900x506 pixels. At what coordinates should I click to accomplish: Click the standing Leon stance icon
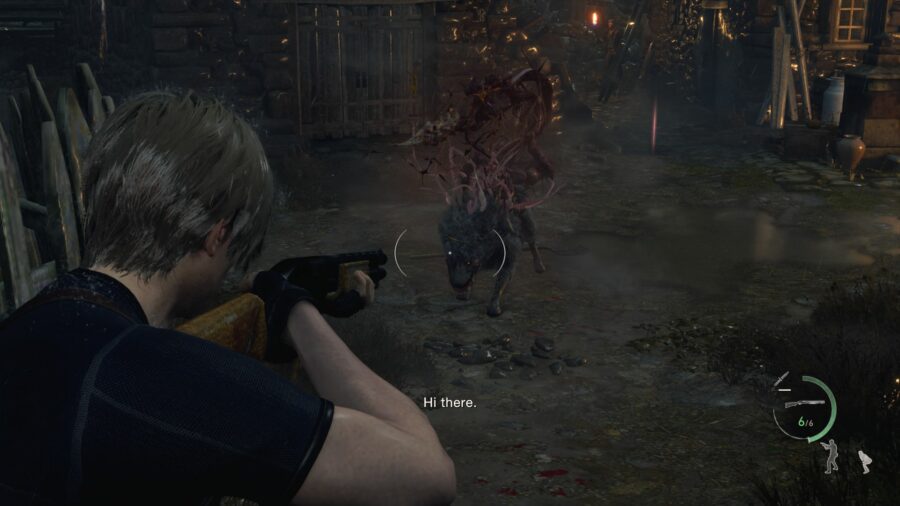pyautogui.click(x=829, y=456)
